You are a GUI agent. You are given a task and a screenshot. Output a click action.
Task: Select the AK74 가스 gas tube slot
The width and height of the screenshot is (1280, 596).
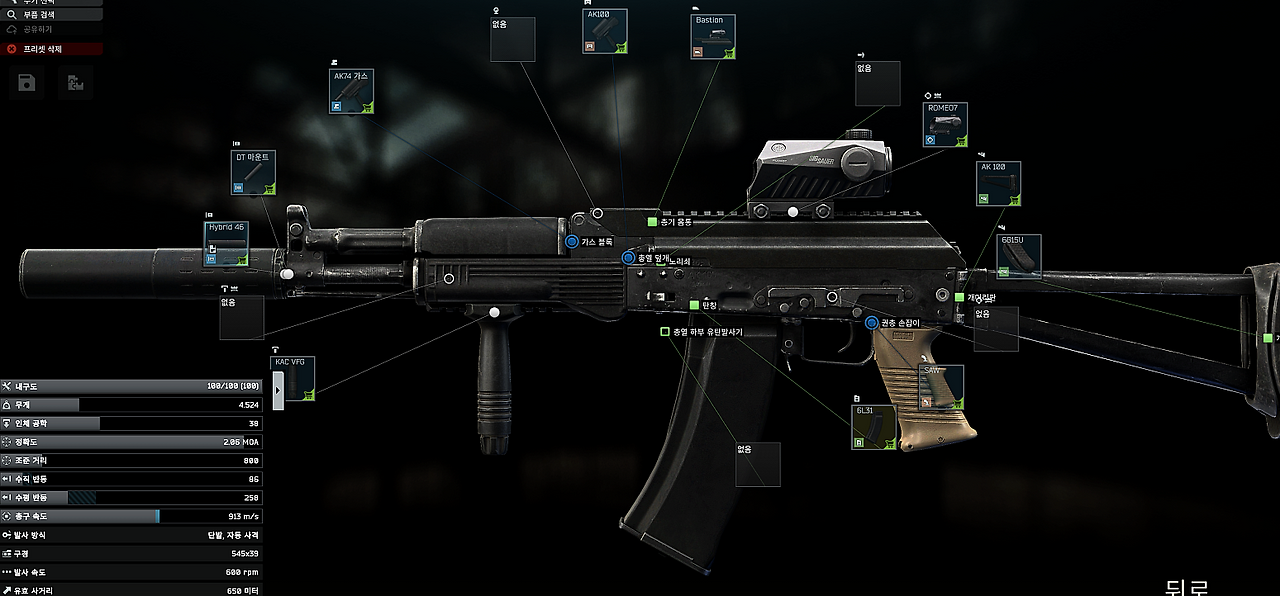(351, 91)
